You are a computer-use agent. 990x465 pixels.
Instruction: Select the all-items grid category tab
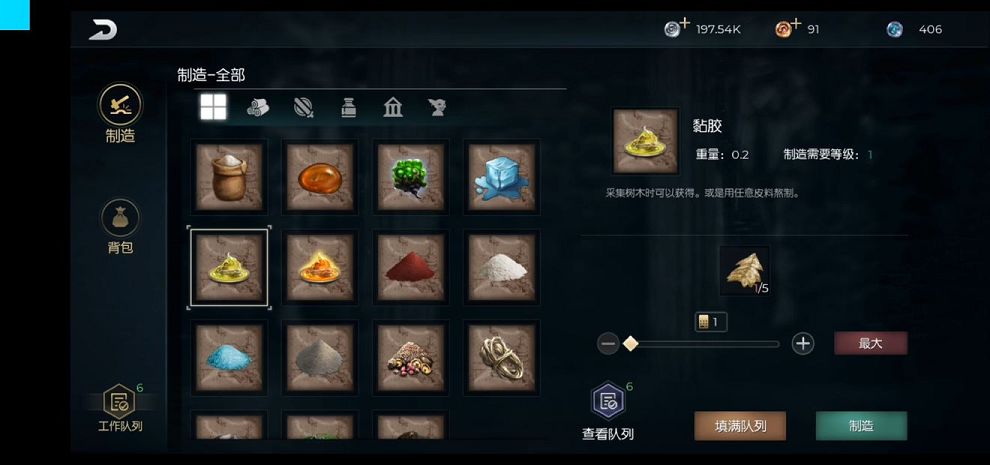tap(213, 107)
